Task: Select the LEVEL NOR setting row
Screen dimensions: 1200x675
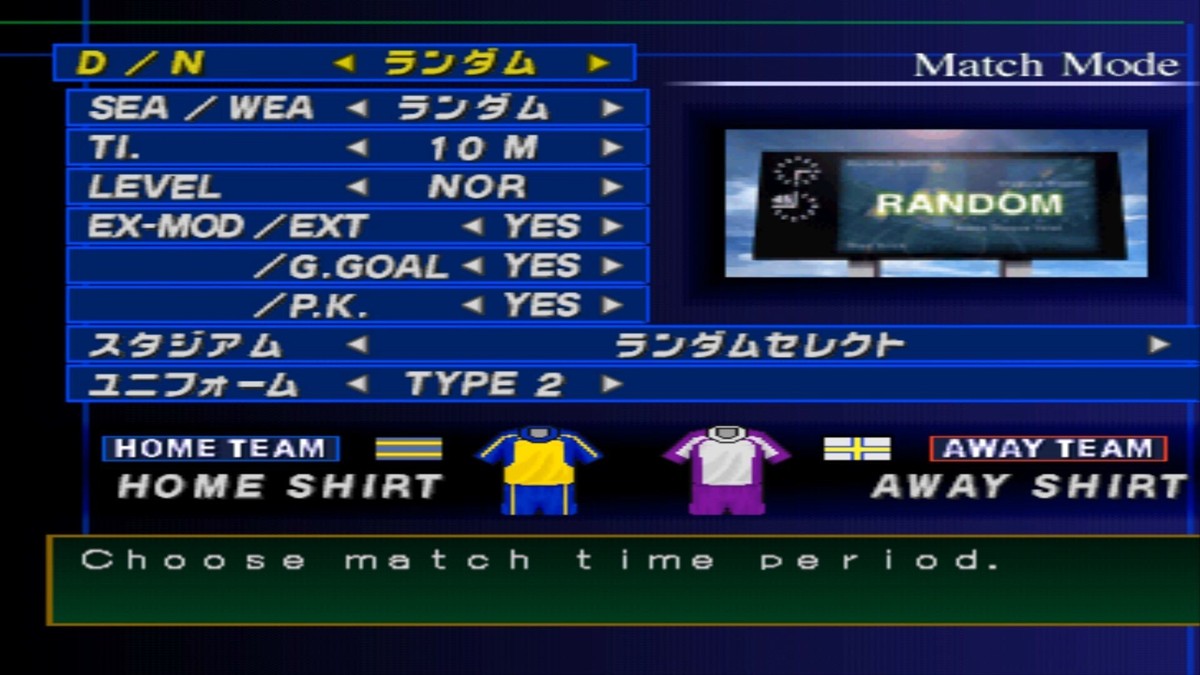Action: click(357, 187)
